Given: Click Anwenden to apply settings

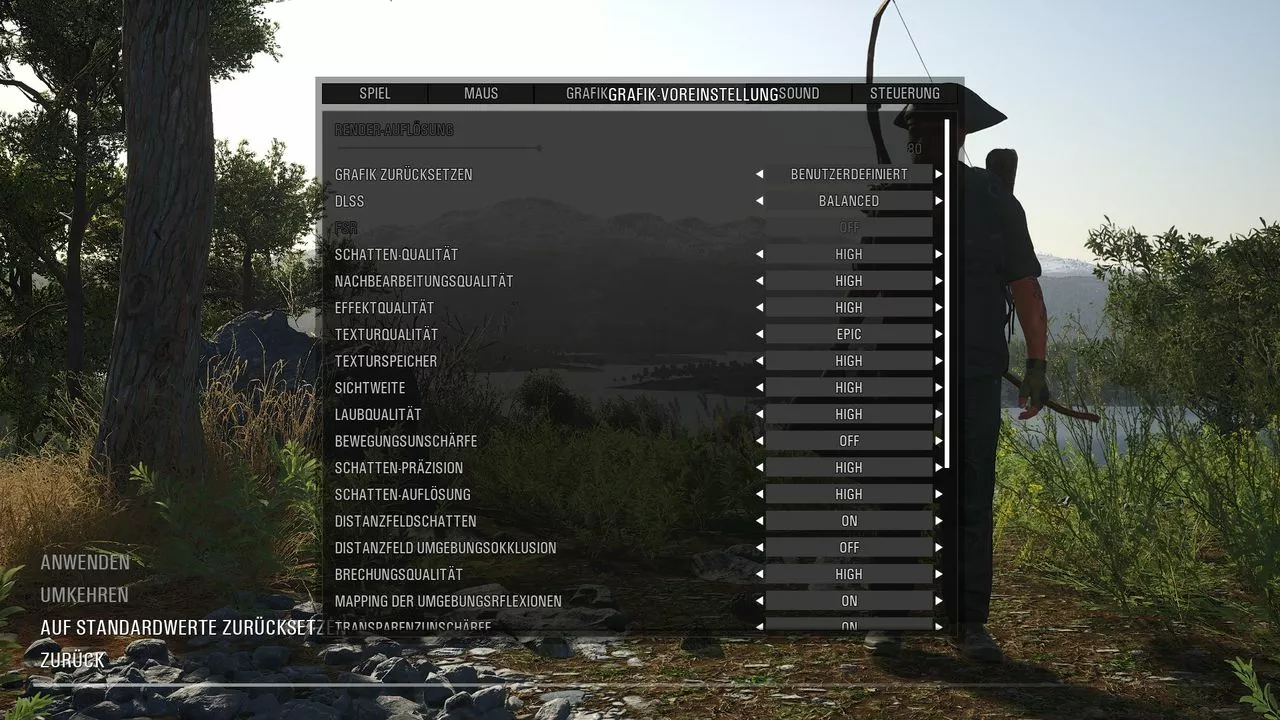Looking at the screenshot, I should click(x=85, y=562).
